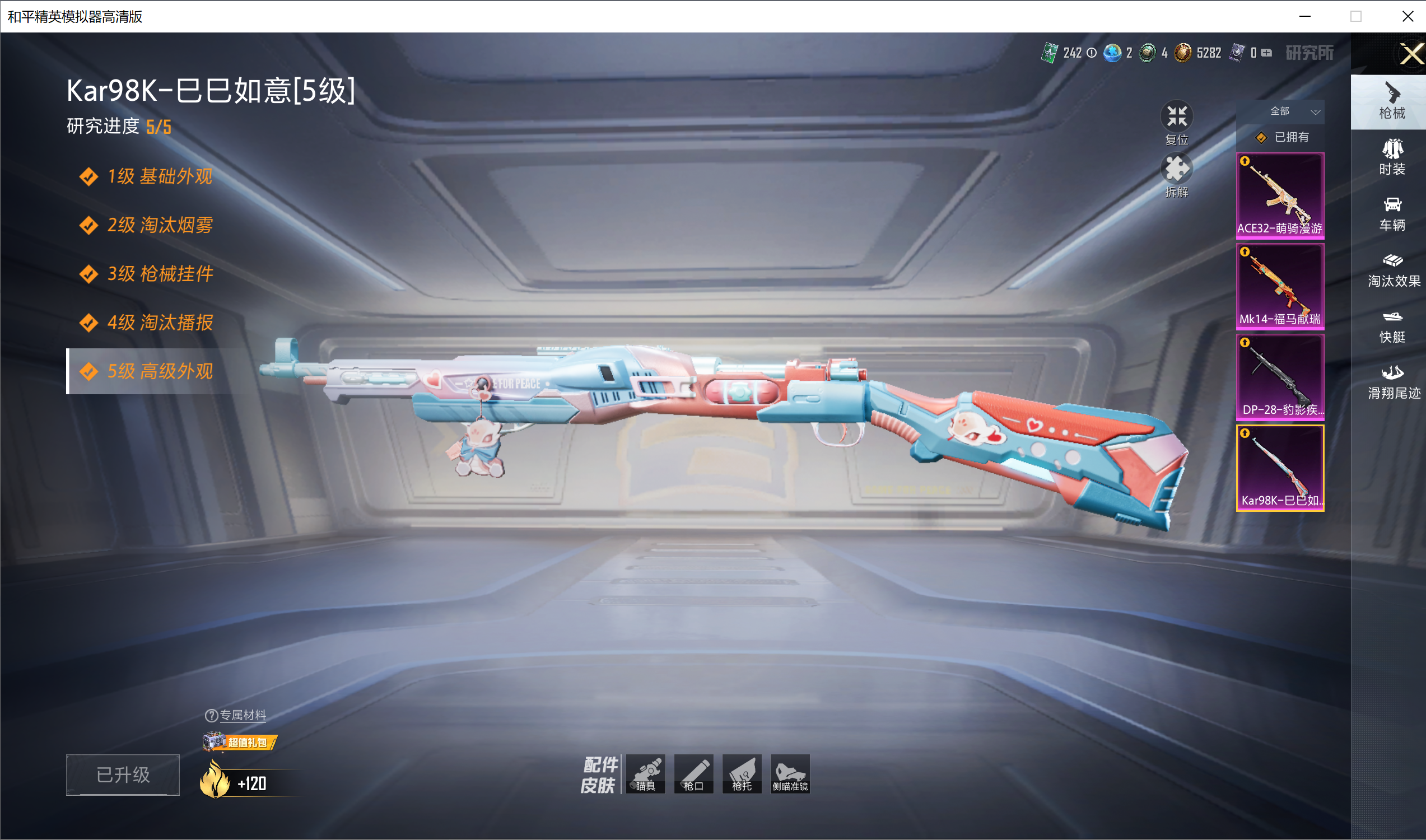Open the 车辆 vehicle tab
The height and width of the screenshot is (840, 1426).
click(1392, 214)
